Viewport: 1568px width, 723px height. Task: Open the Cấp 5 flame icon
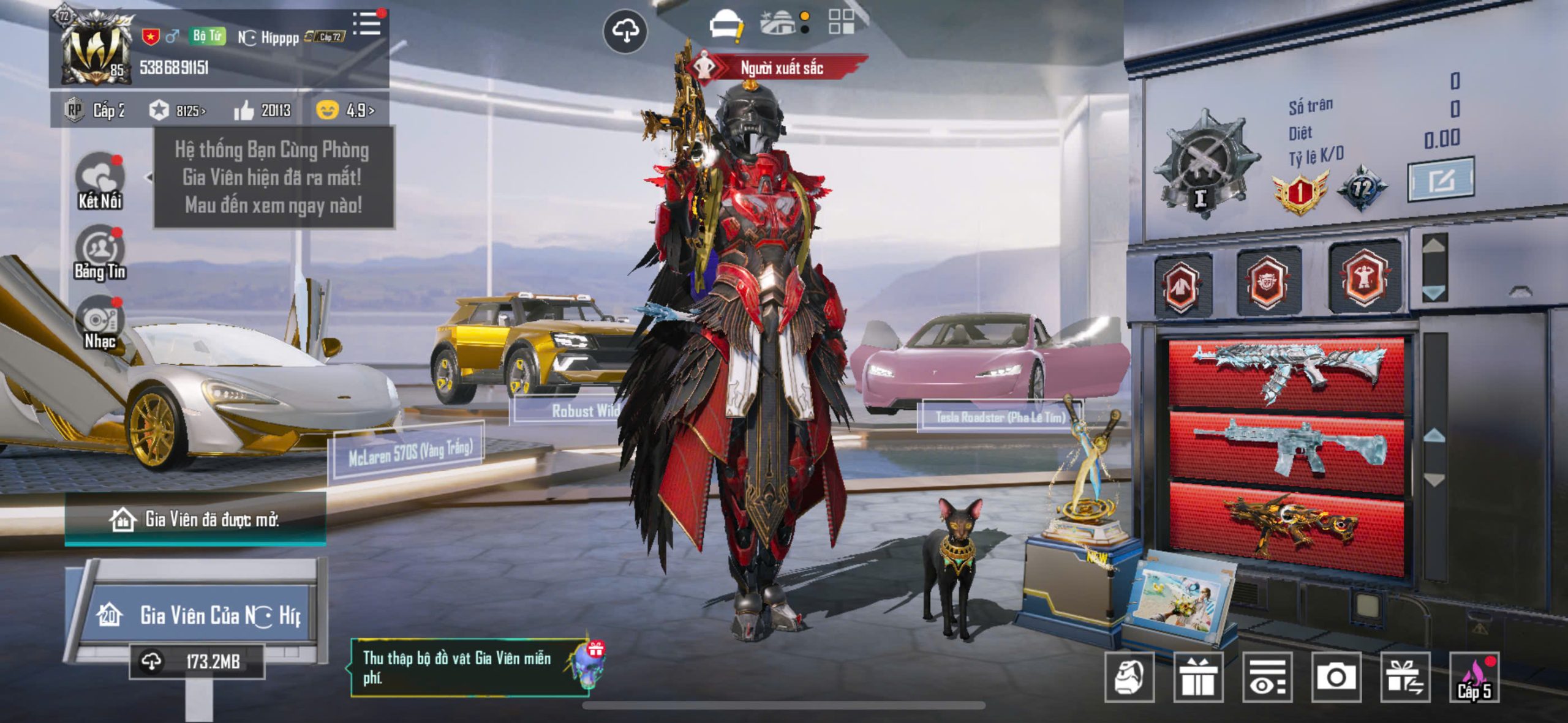pyautogui.click(x=1474, y=677)
